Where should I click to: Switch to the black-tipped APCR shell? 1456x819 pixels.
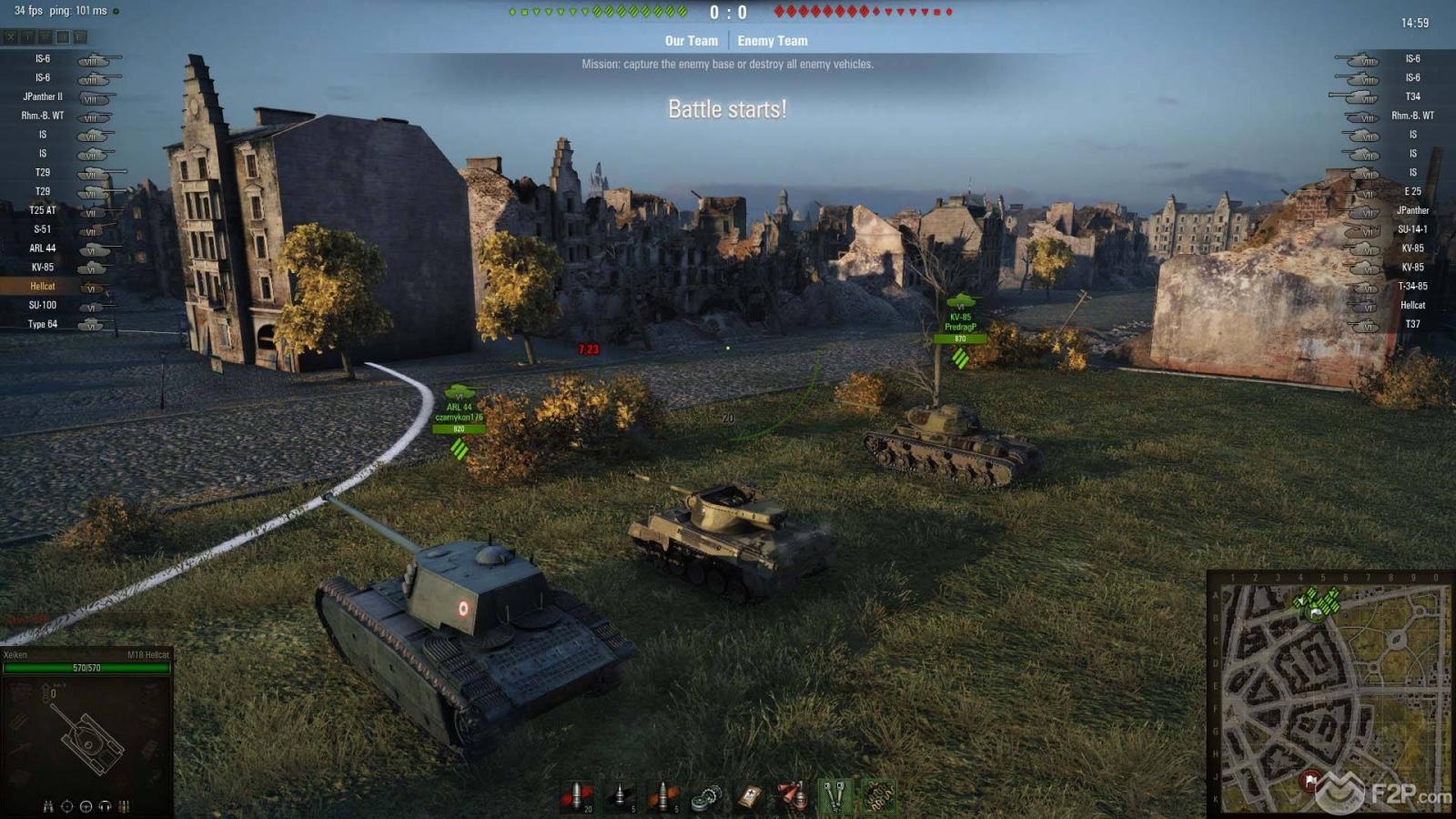620,796
